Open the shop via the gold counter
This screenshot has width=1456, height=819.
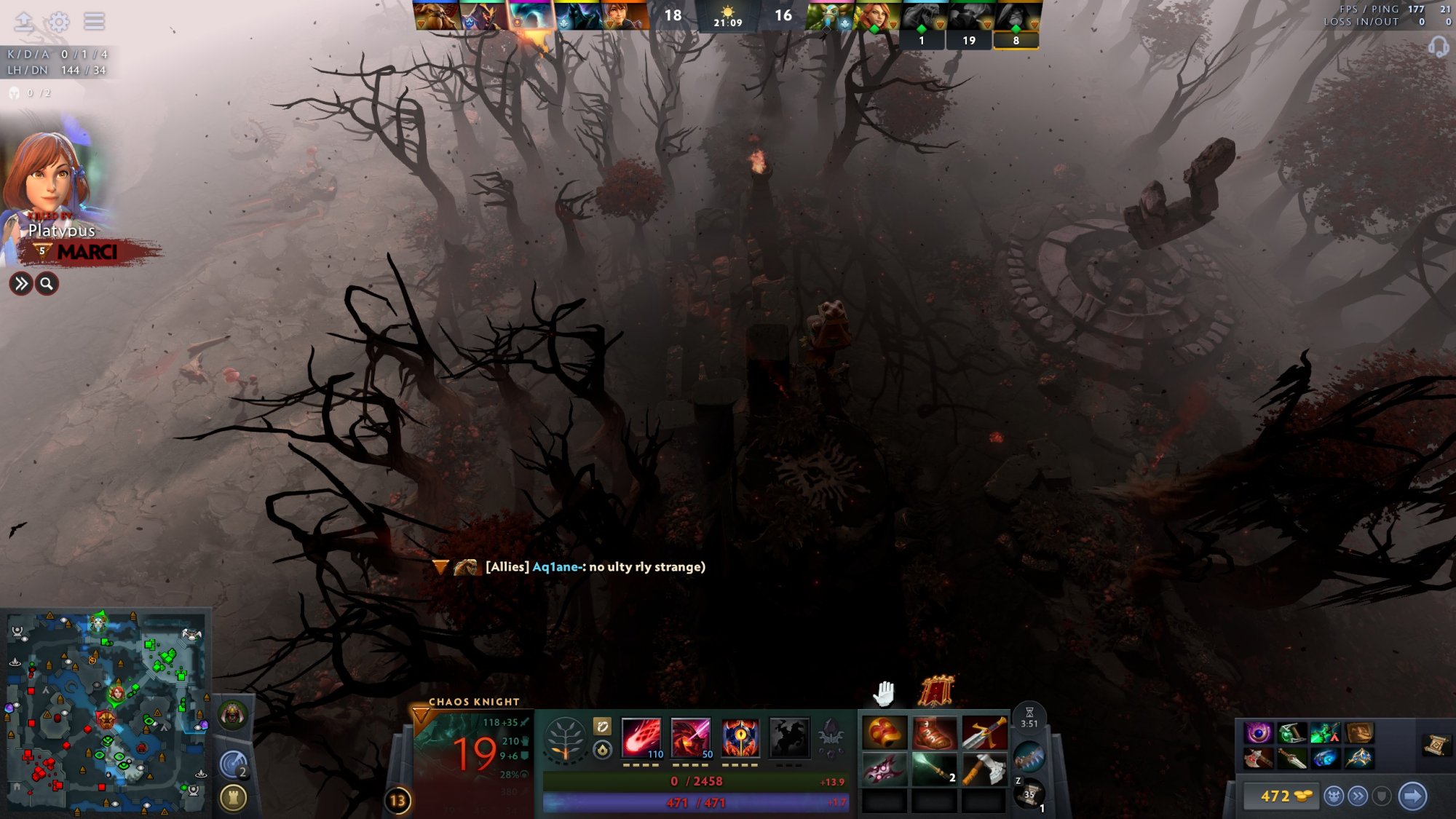[1278, 796]
